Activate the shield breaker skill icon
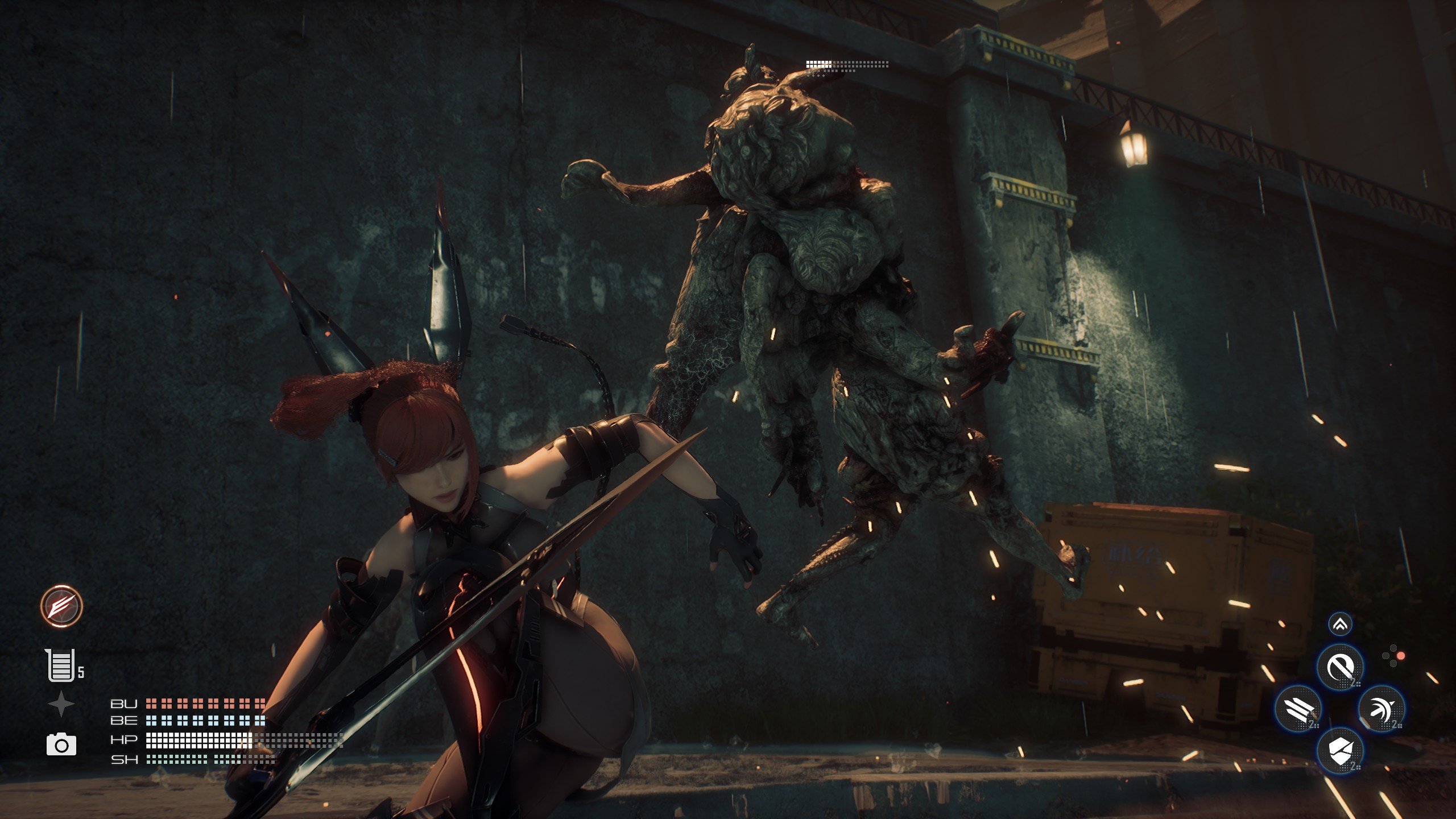 (x=1339, y=750)
